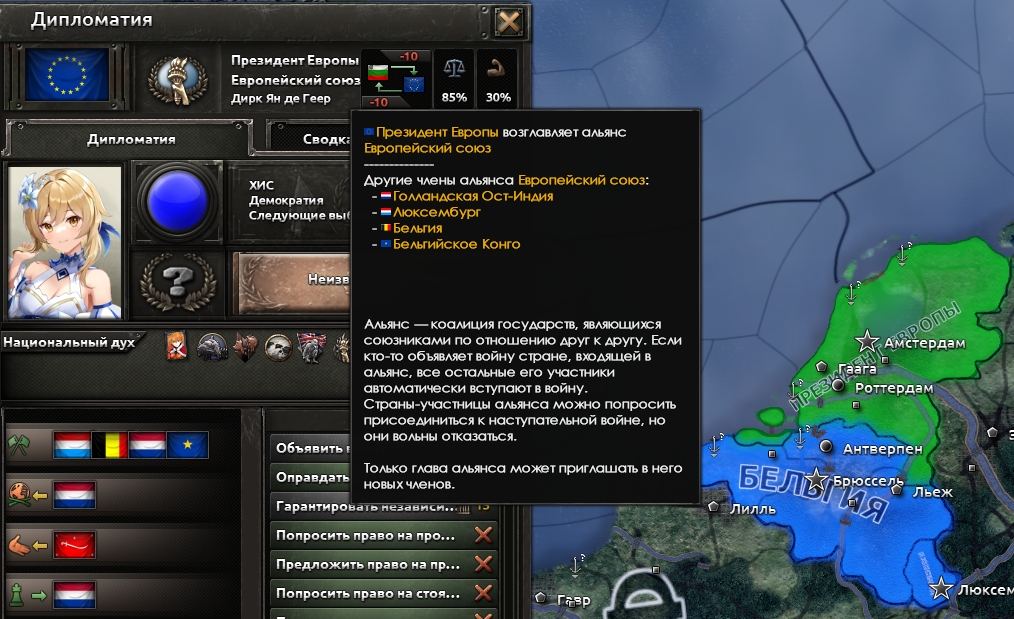The width and height of the screenshot is (1014, 619).
Task: Close the Diplomacy window
Action: tap(508, 21)
